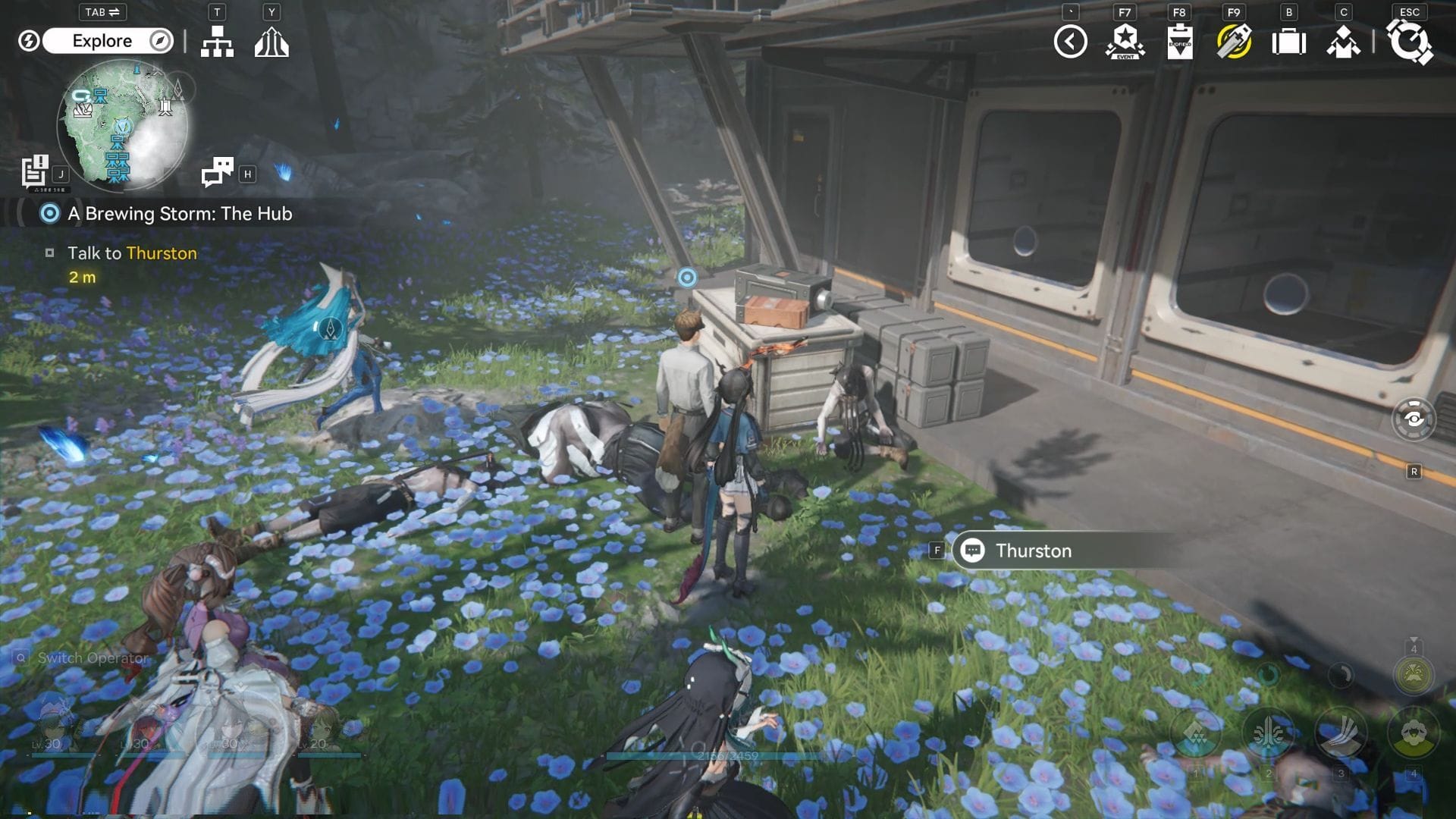Open the chat speech bubbles icon
The height and width of the screenshot is (819, 1456).
pyautogui.click(x=218, y=172)
